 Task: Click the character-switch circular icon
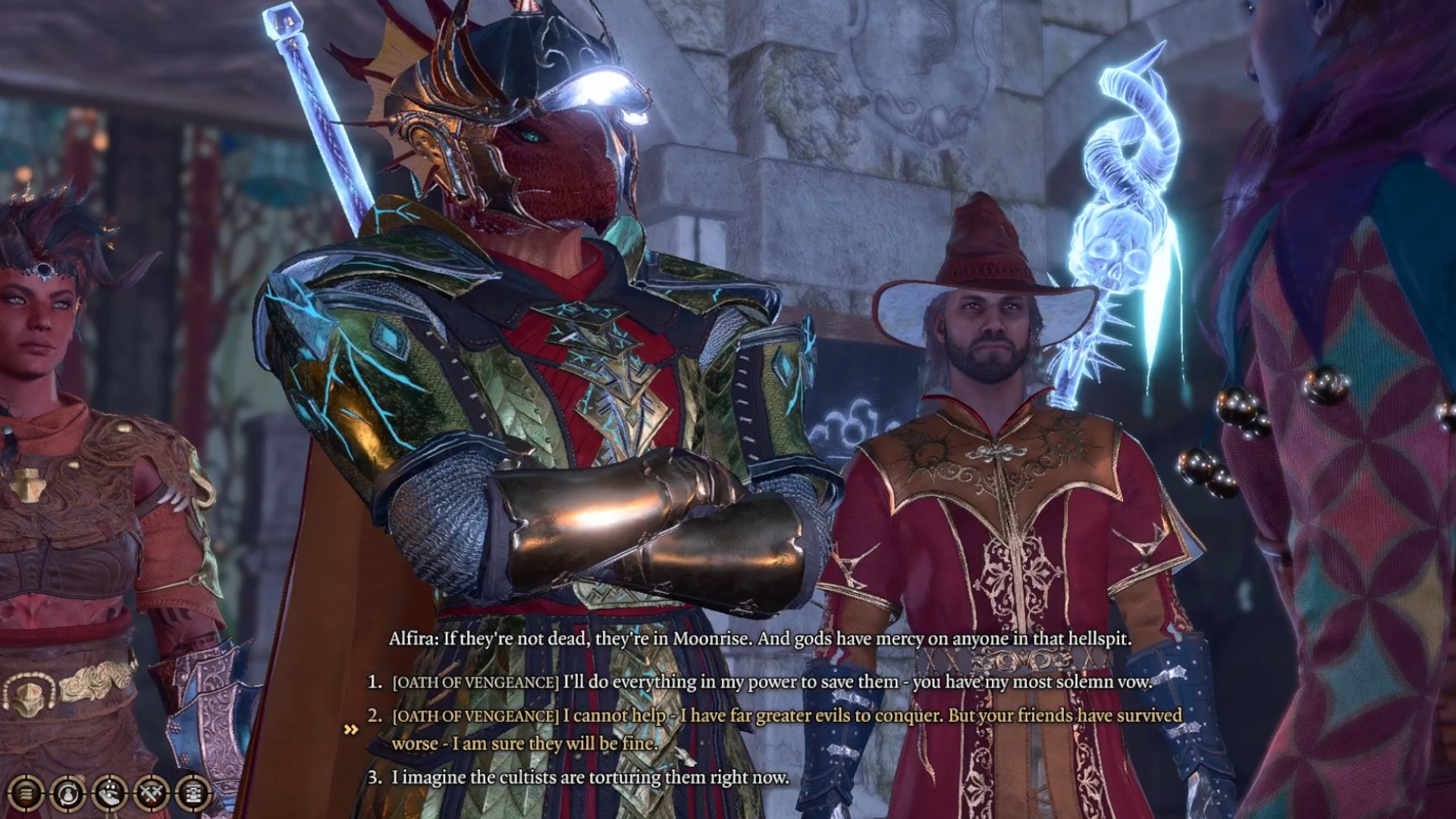click(68, 794)
